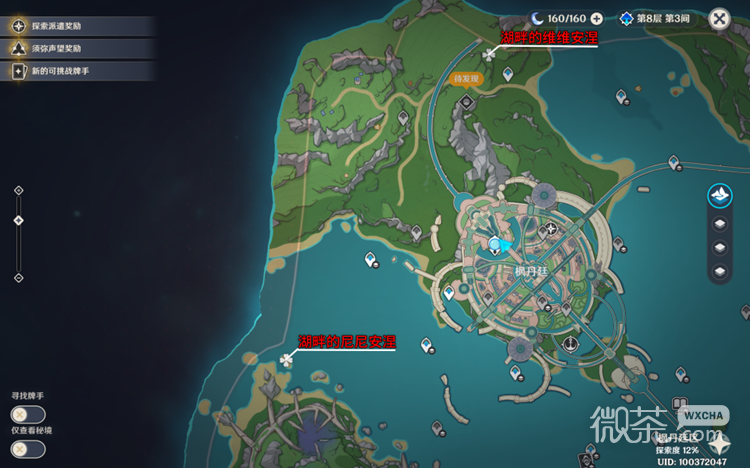750x468 pixels.
Task: Click the anchor harbor icon below 枫丹廷
Action: (569, 344)
